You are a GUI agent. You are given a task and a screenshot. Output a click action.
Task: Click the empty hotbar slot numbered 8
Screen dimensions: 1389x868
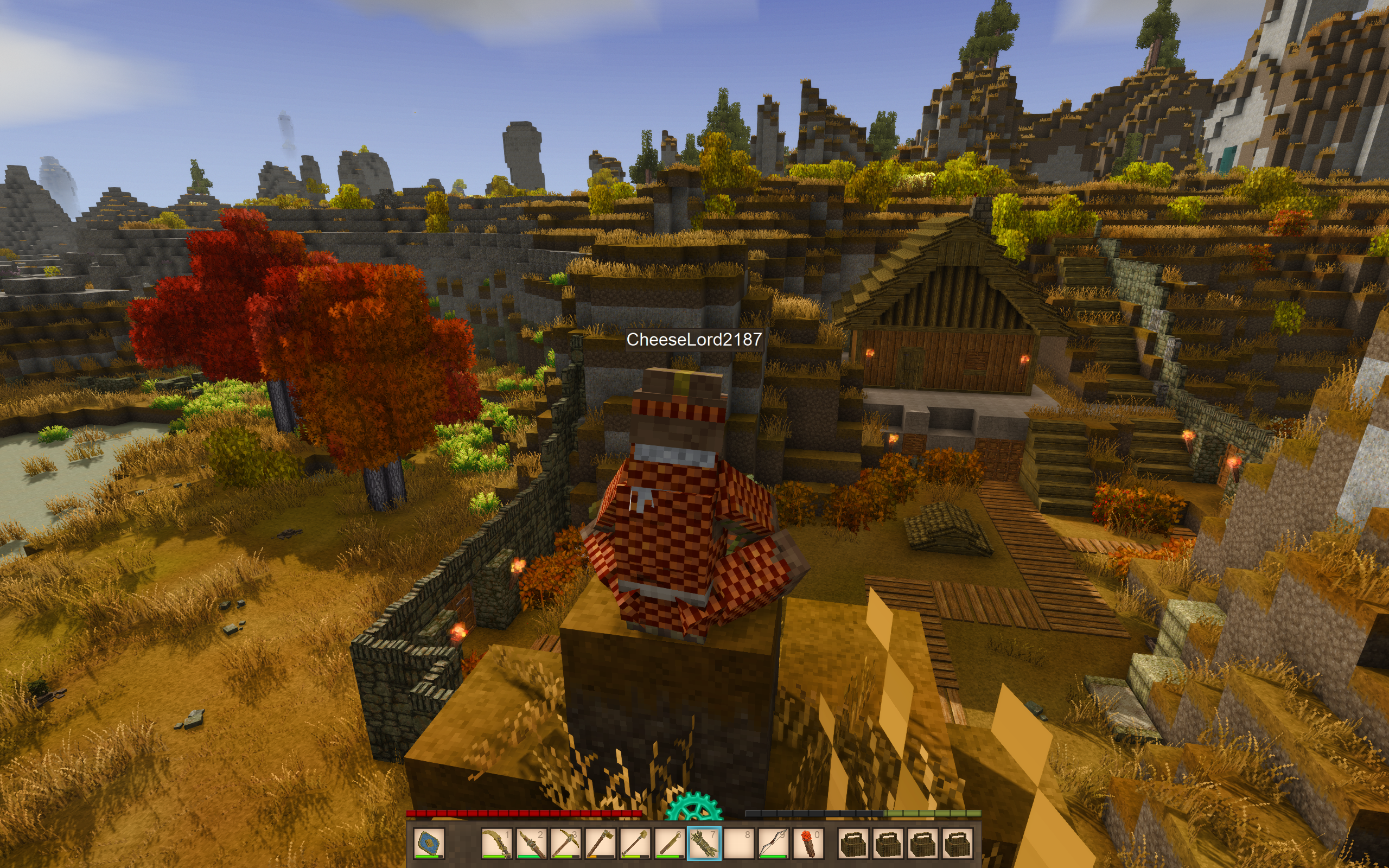738,843
